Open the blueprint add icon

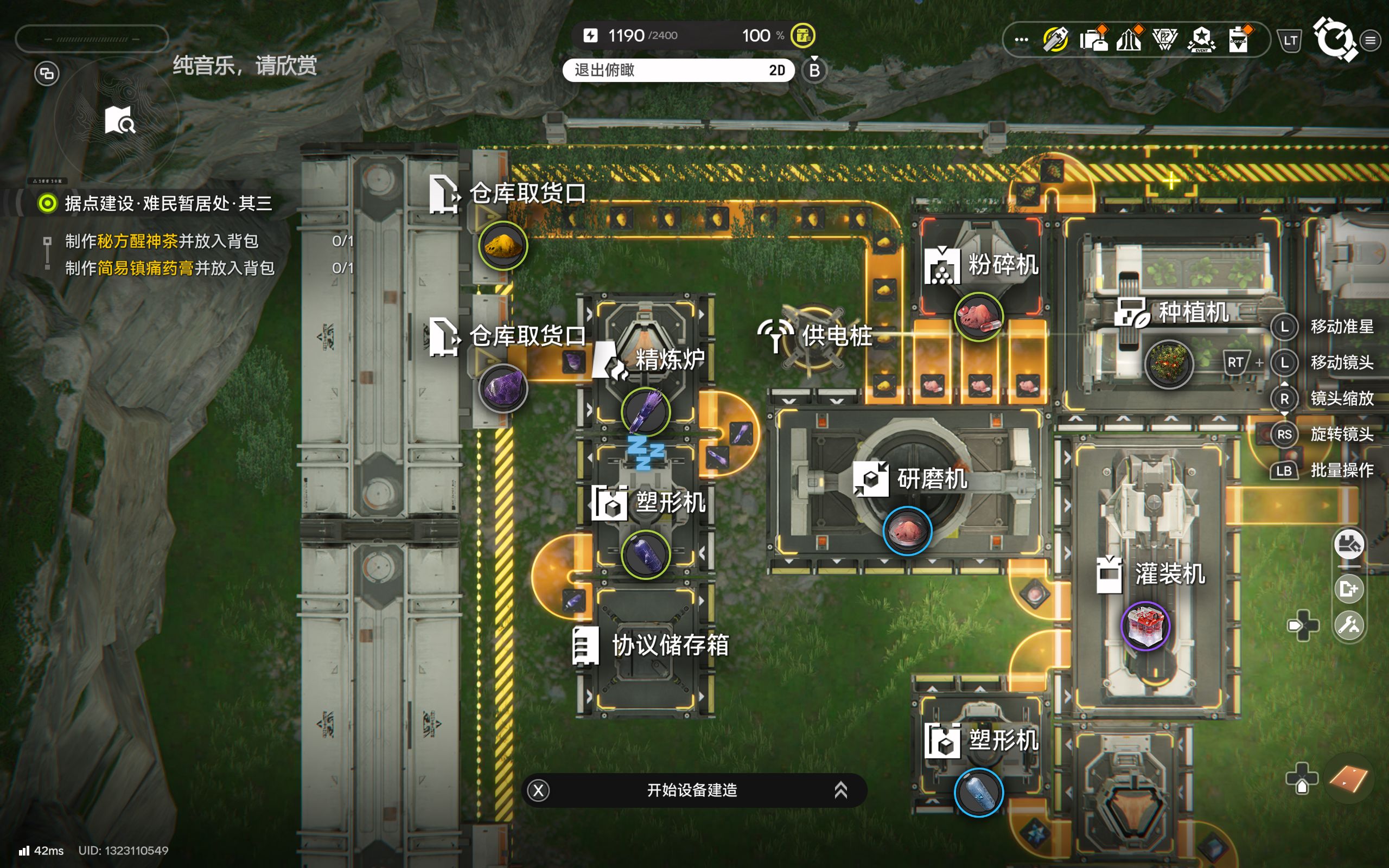click(x=1348, y=589)
